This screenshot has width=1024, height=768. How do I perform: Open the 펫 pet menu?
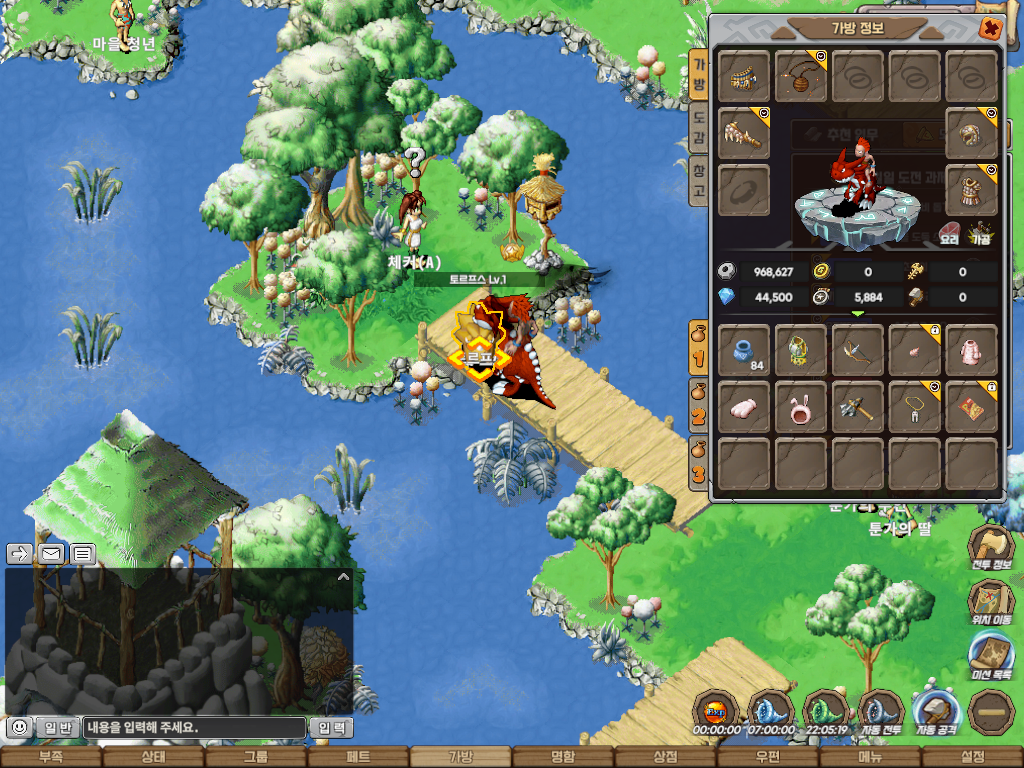point(358,757)
